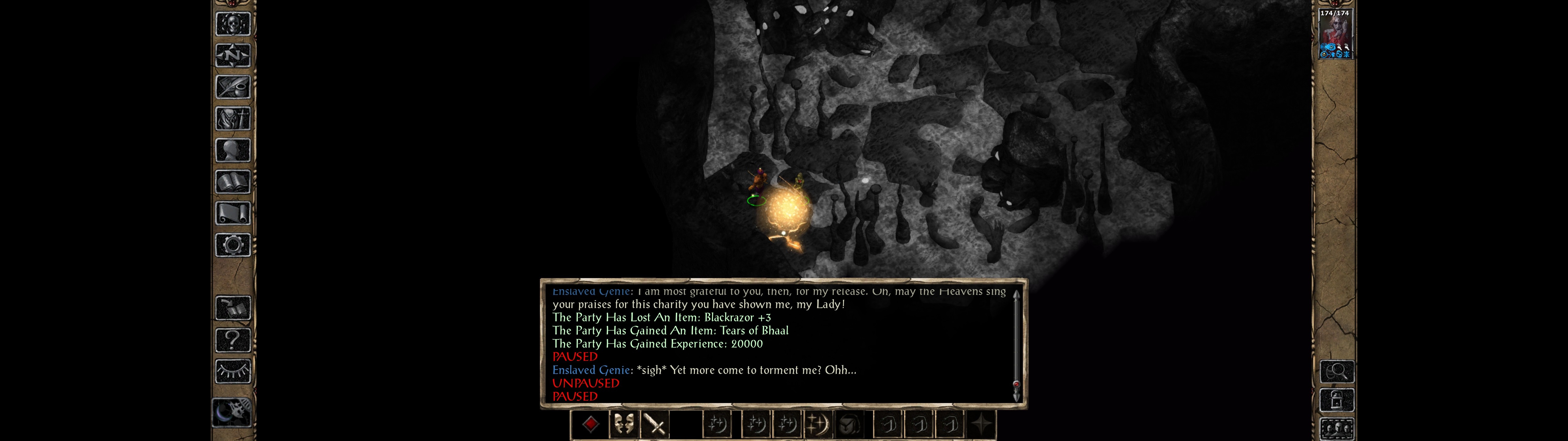
Task: Open the help question mark button
Action: click(x=233, y=340)
